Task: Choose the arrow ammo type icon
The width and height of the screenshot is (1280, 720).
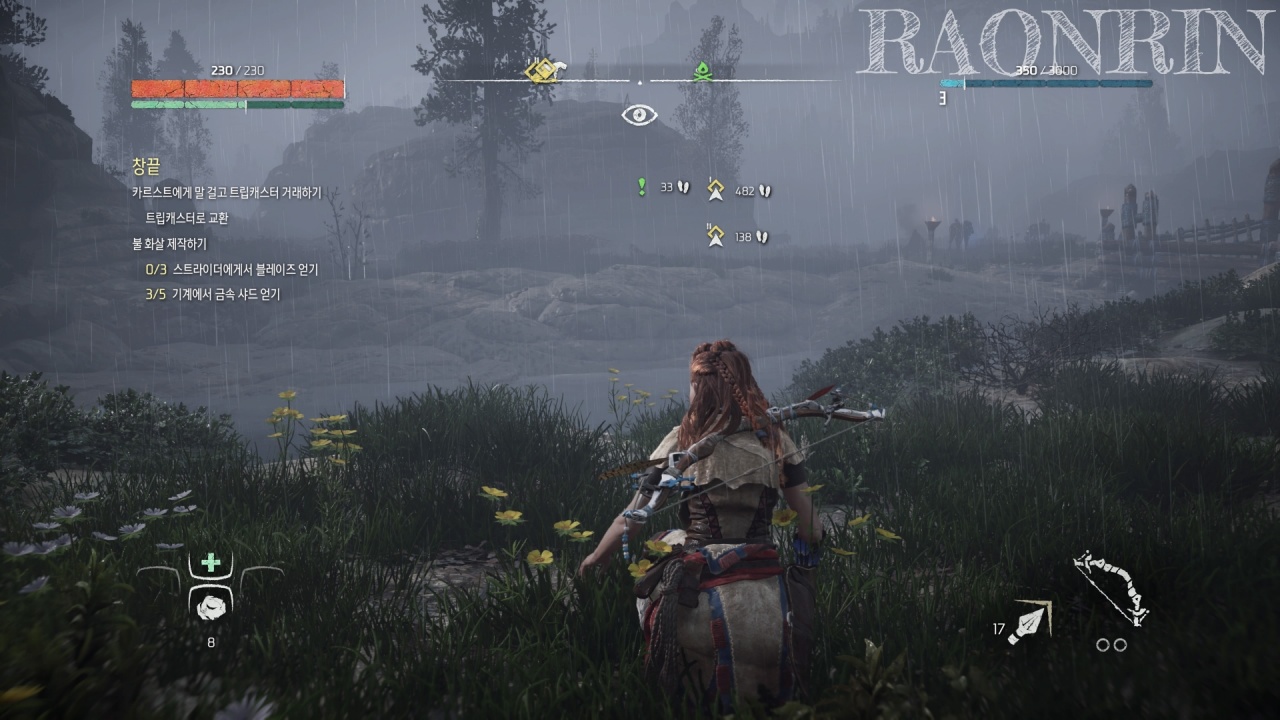Action: (x=1030, y=622)
